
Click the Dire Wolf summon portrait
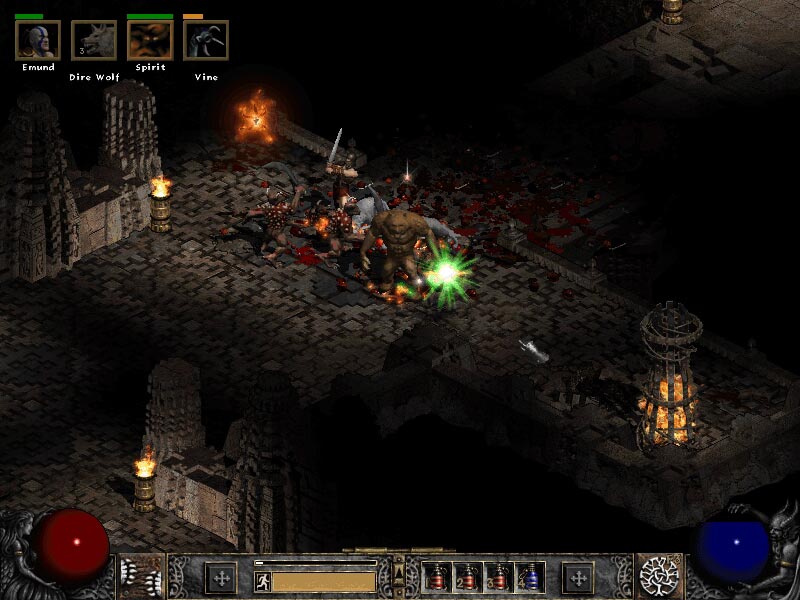tap(94, 40)
